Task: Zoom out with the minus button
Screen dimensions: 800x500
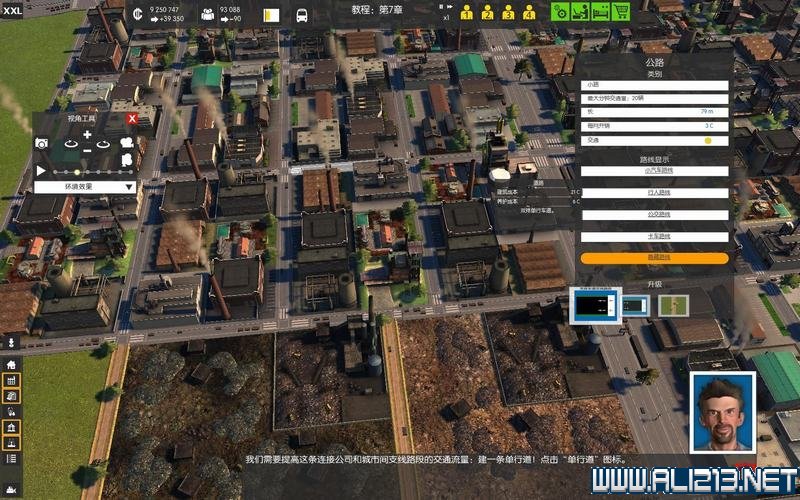Action: click(87, 150)
